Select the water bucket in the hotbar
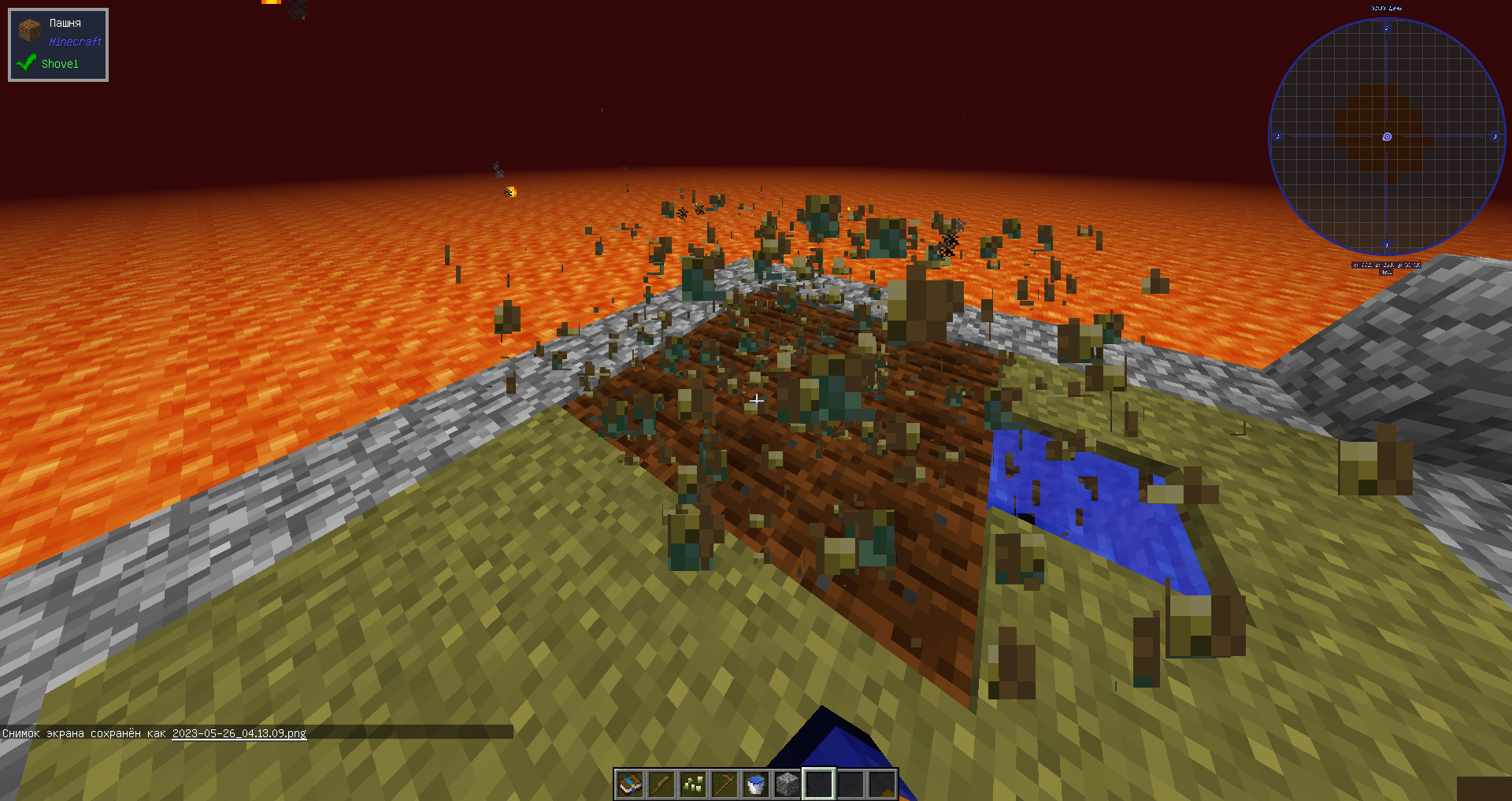This screenshot has width=1512, height=801. [754, 784]
